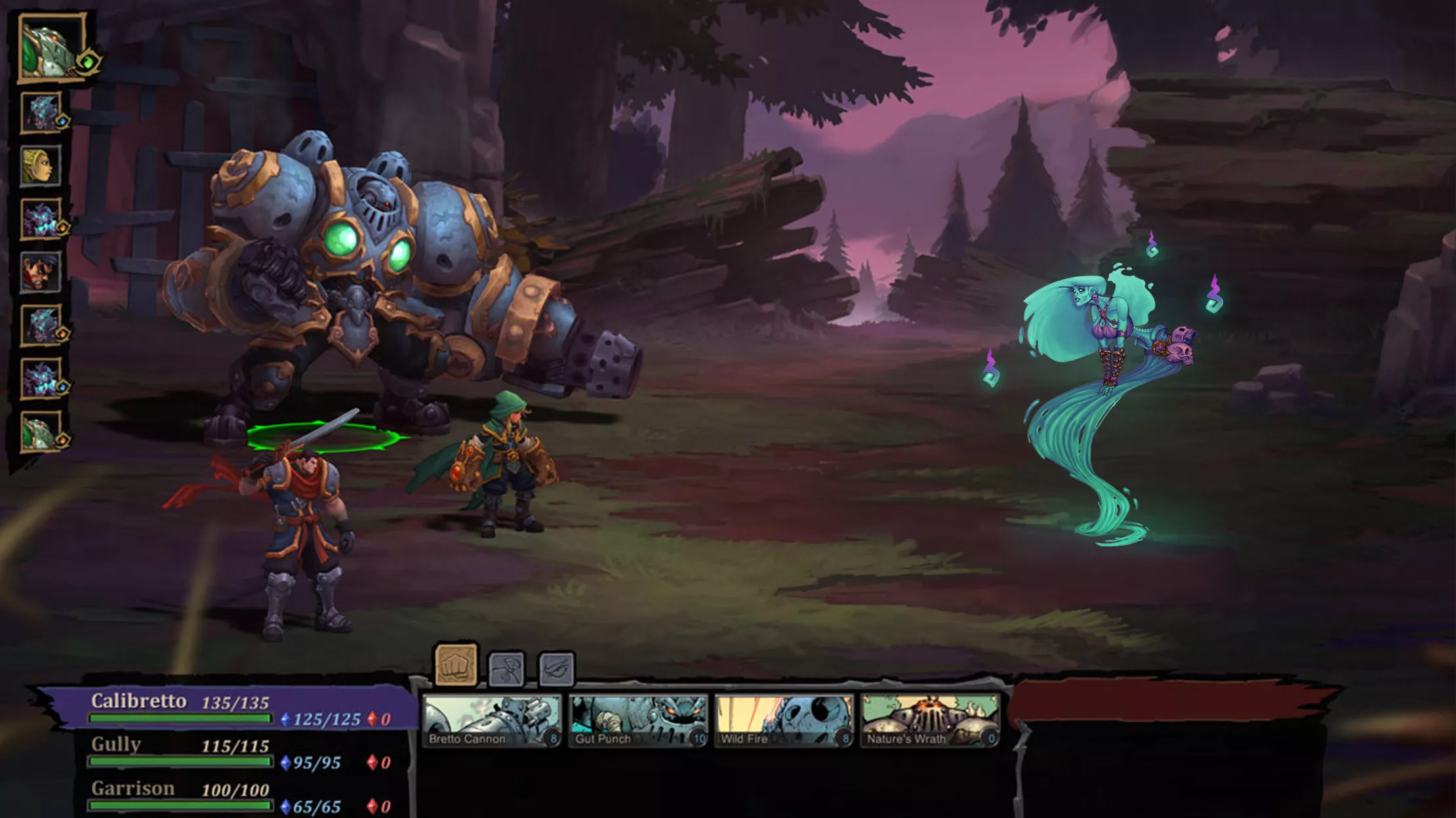Switch to the fist icon actions tab

point(456,665)
